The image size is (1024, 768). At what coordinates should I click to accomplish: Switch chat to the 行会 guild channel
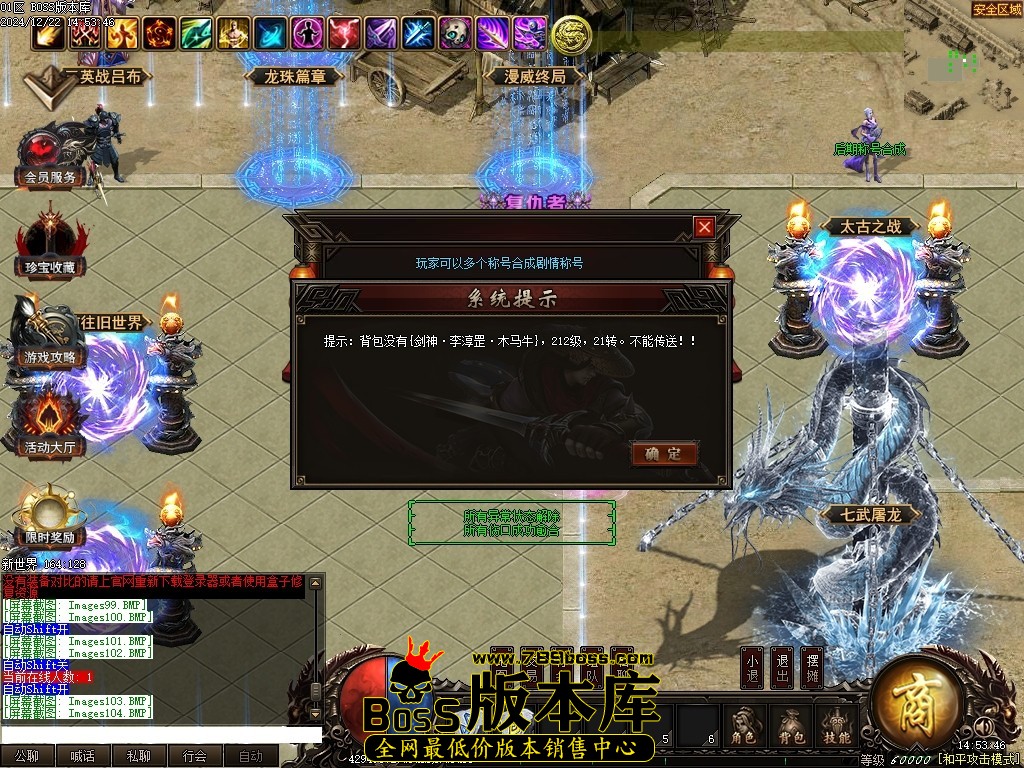(x=195, y=756)
